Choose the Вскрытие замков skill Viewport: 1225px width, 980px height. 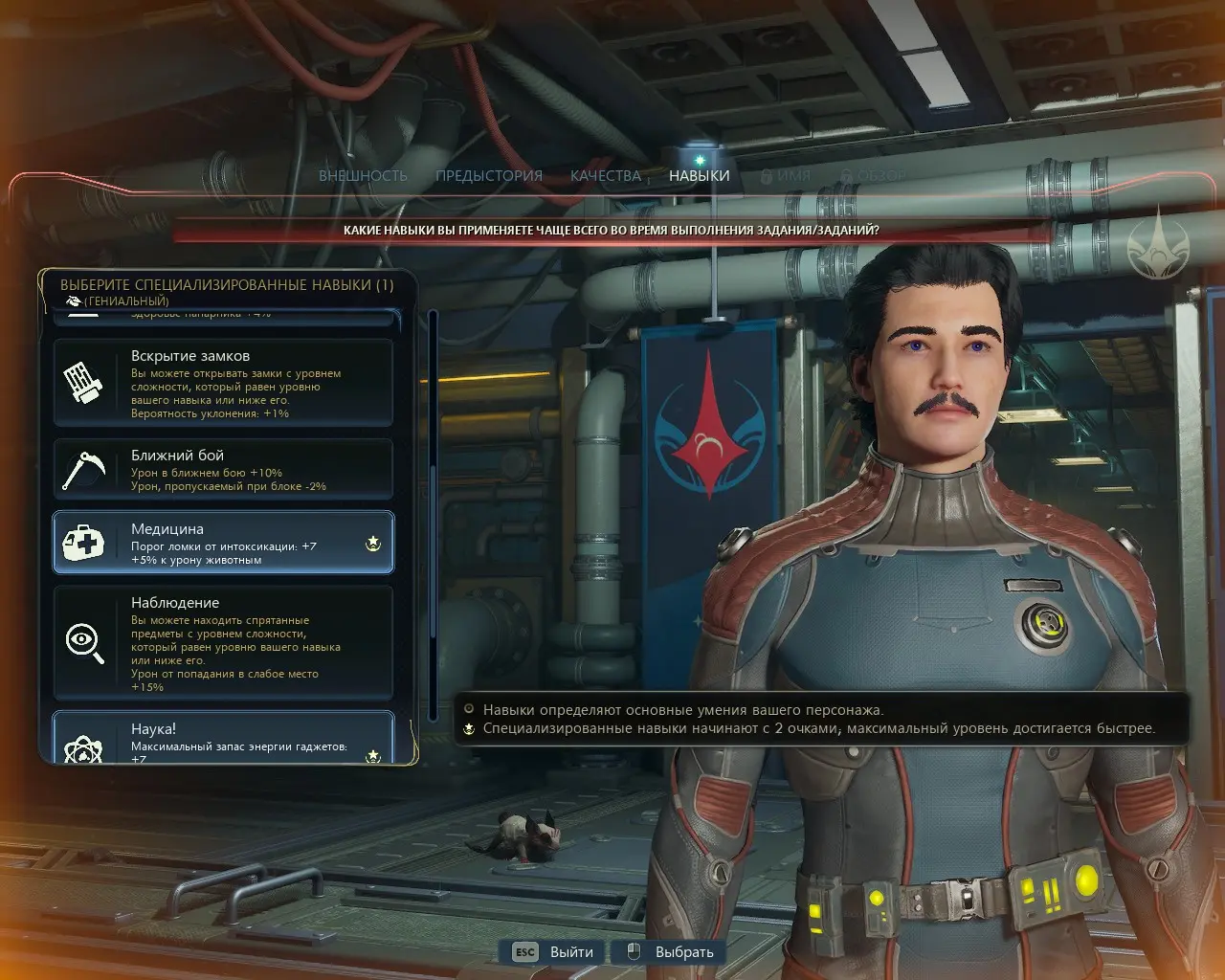(x=223, y=383)
